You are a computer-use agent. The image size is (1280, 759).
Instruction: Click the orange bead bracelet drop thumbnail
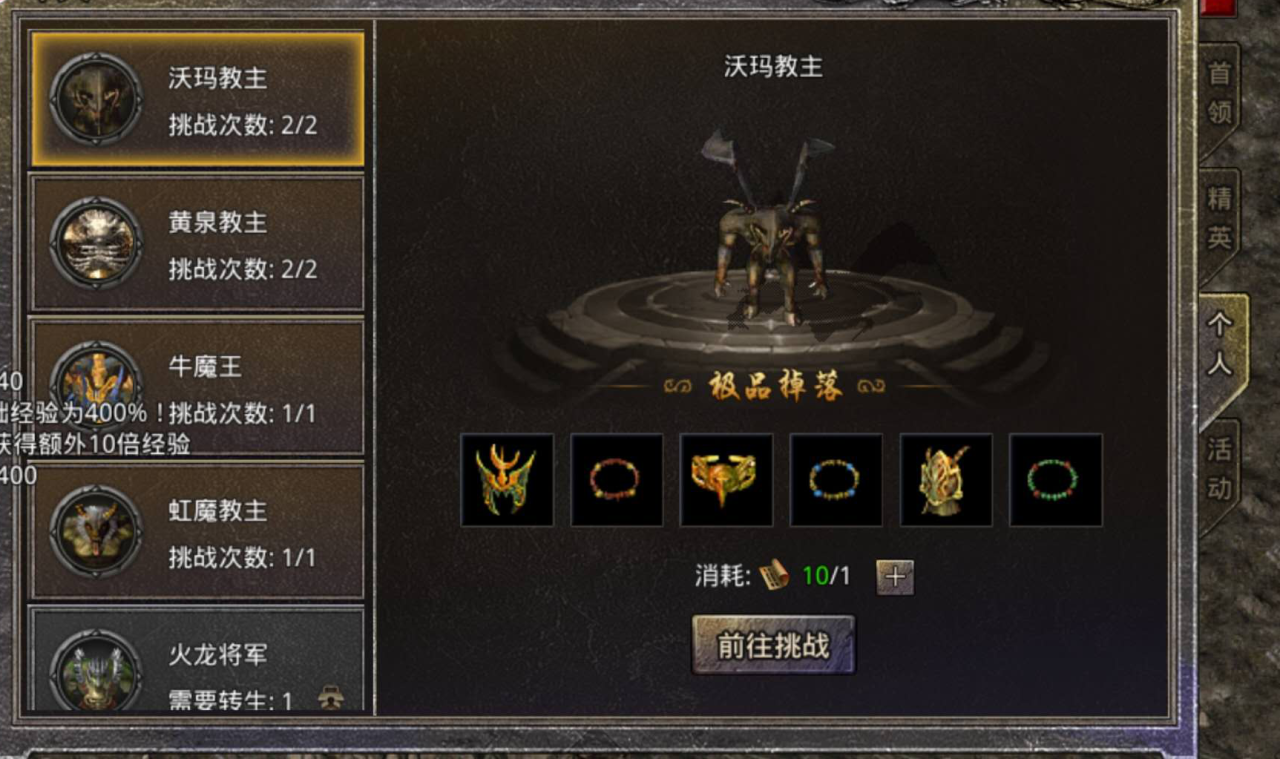616,479
